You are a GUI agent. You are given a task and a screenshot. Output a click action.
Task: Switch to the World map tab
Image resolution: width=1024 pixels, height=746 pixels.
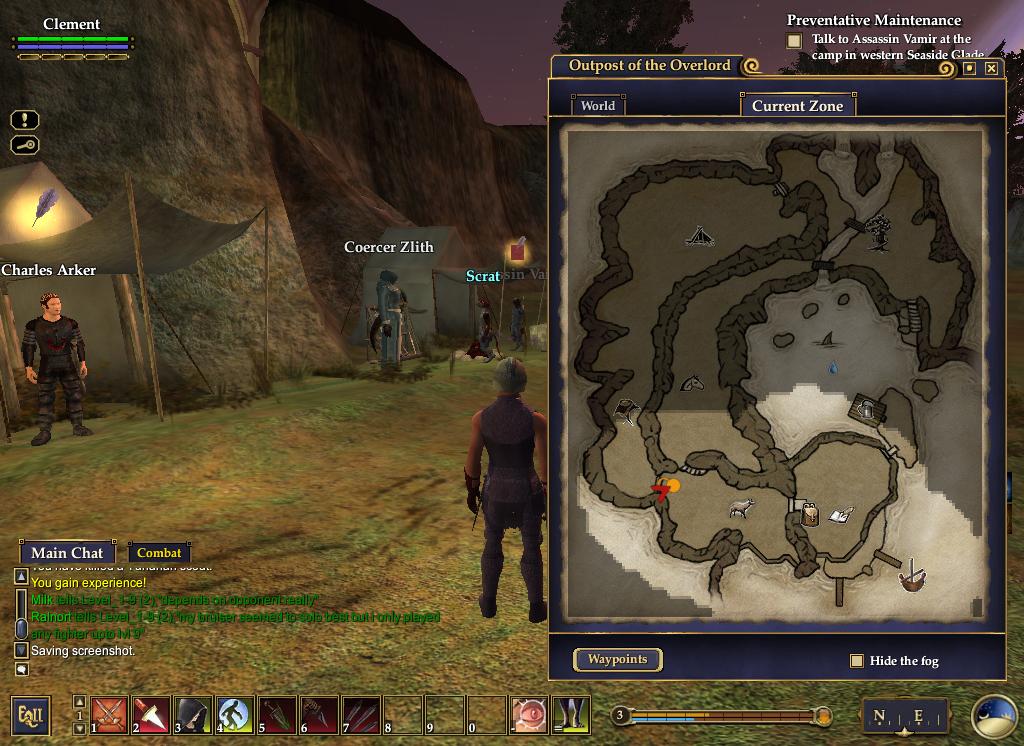pyautogui.click(x=598, y=105)
